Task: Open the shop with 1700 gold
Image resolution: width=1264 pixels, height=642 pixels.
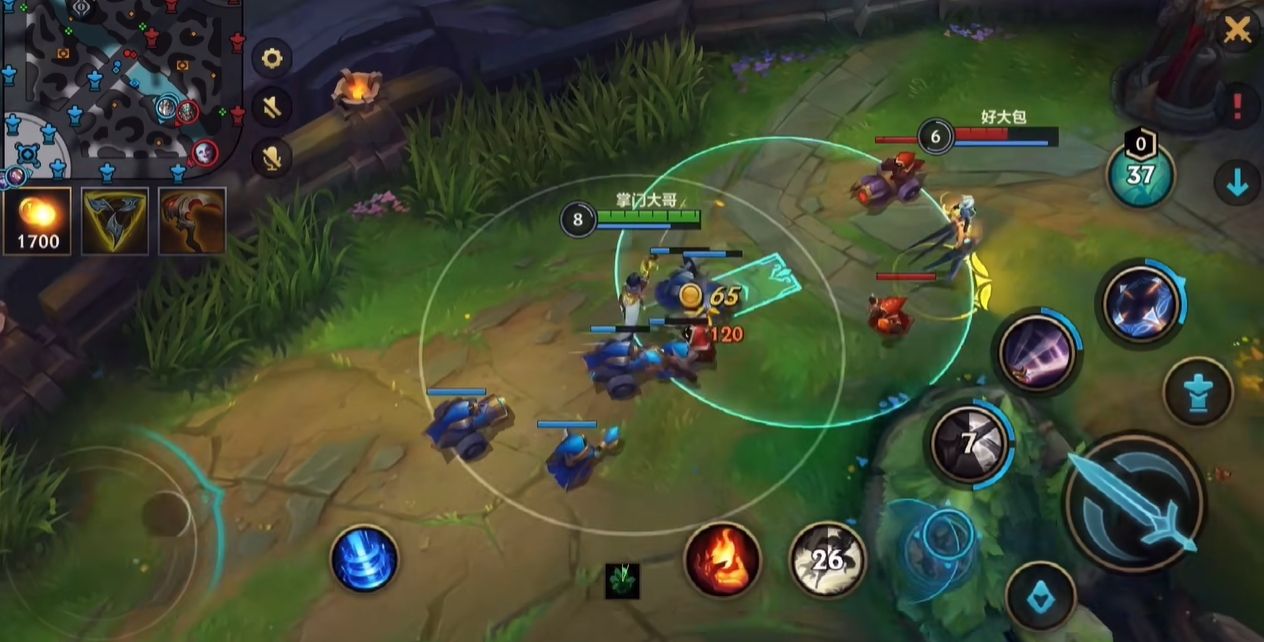Action: pyautogui.click(x=37, y=221)
